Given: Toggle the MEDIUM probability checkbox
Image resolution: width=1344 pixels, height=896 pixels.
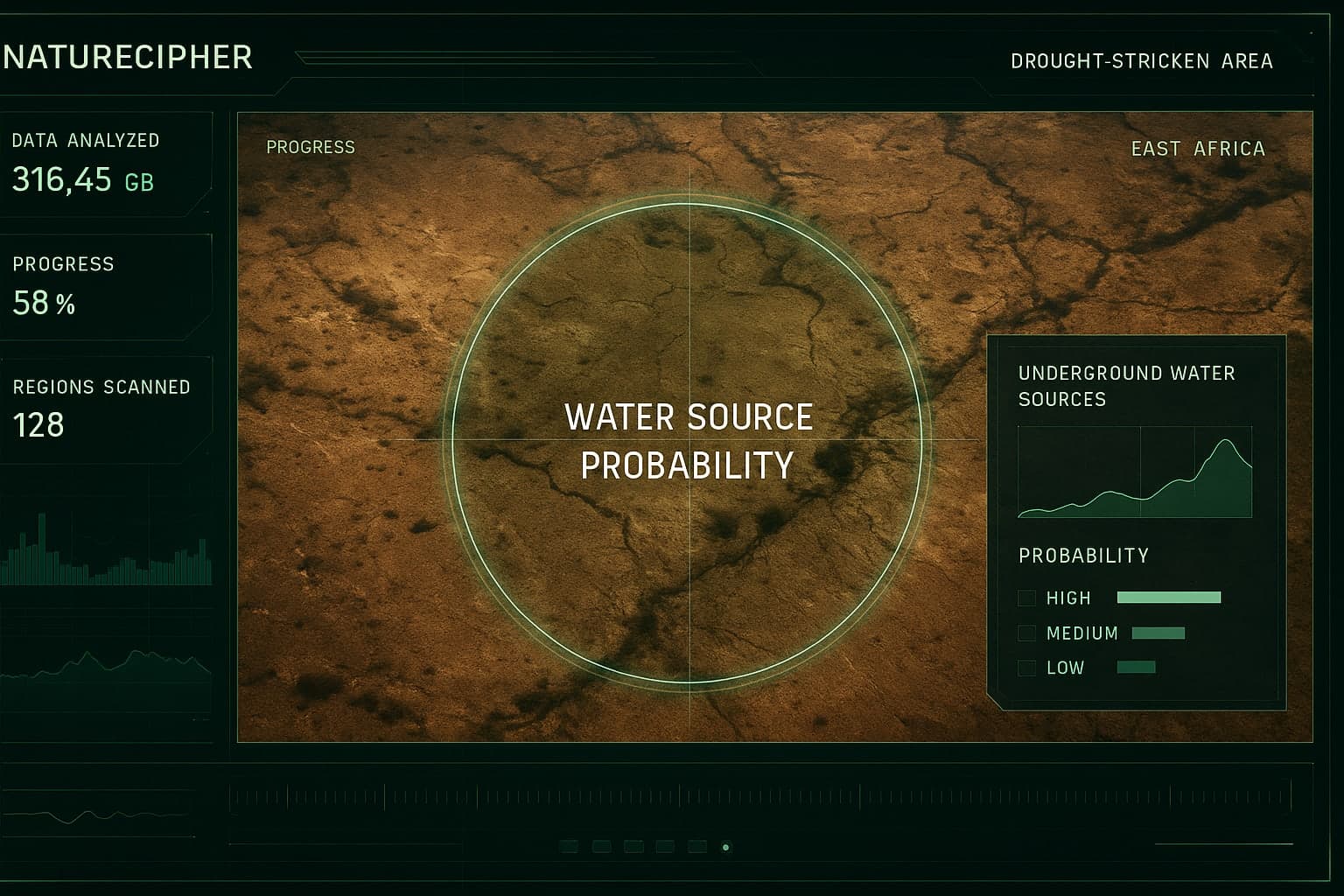Looking at the screenshot, I should click(1026, 633).
